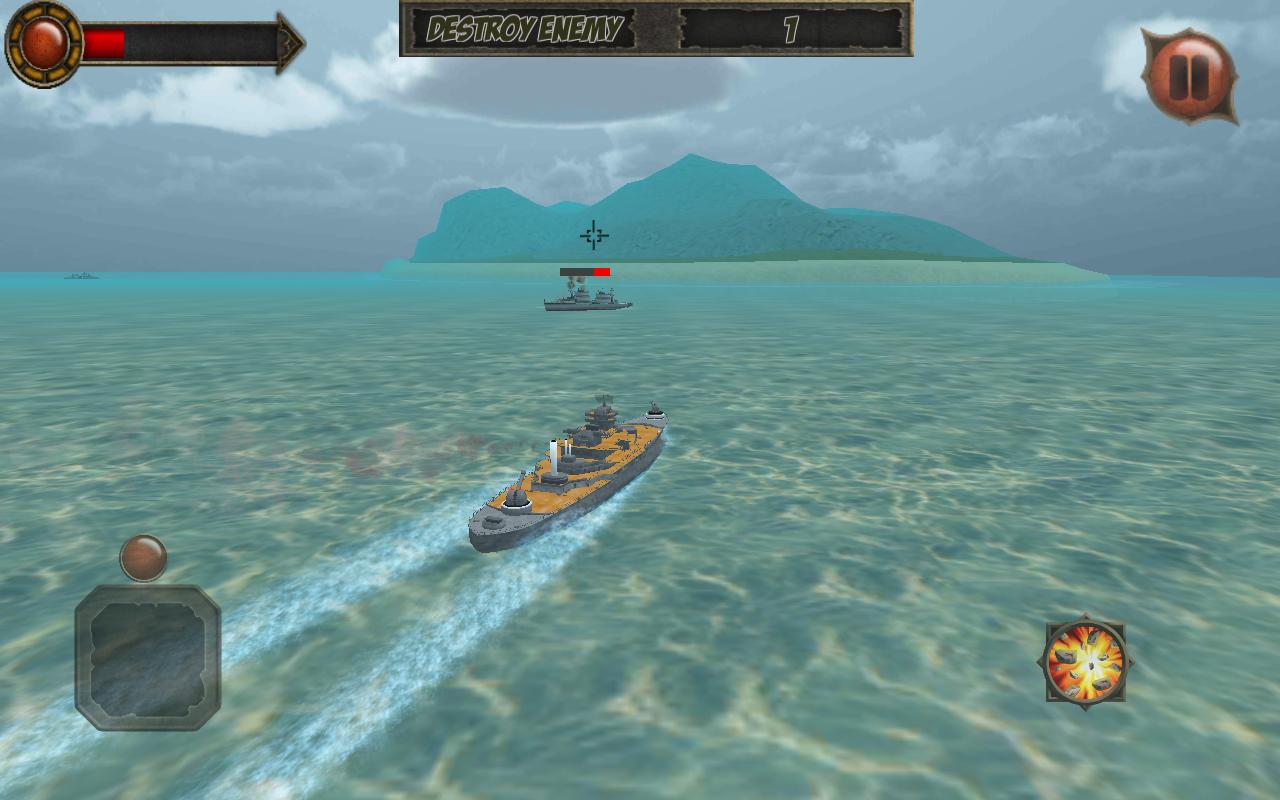Select the targeting crosshair reticle

(592, 234)
